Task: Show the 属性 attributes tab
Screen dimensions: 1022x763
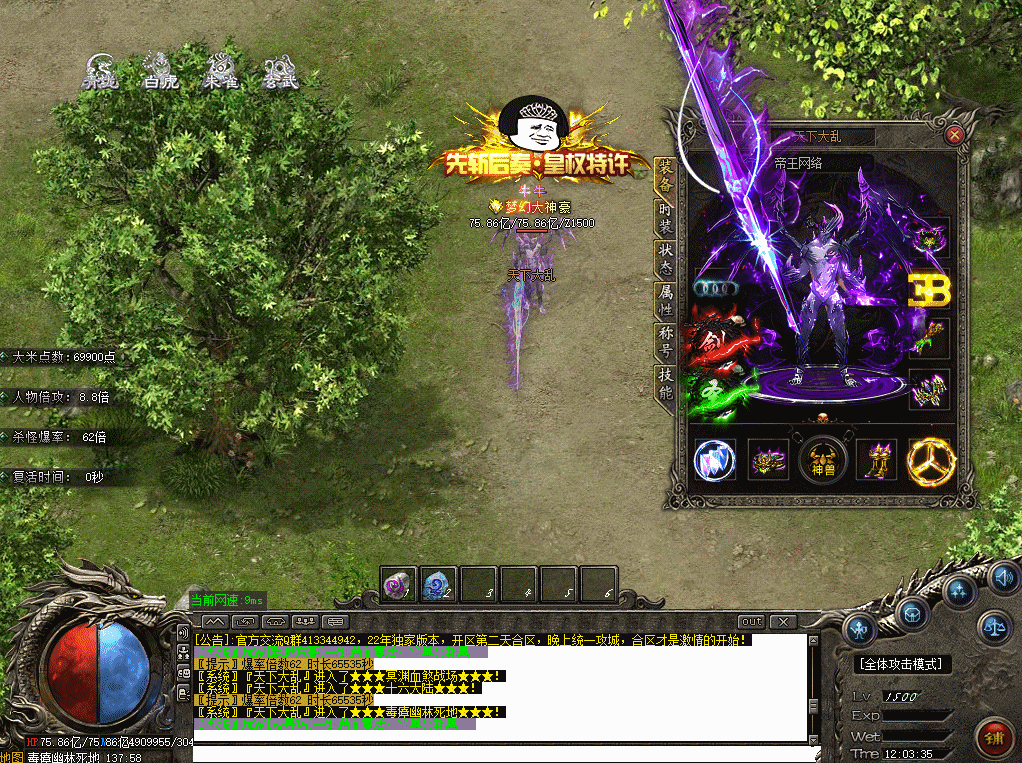Action: tap(665, 301)
